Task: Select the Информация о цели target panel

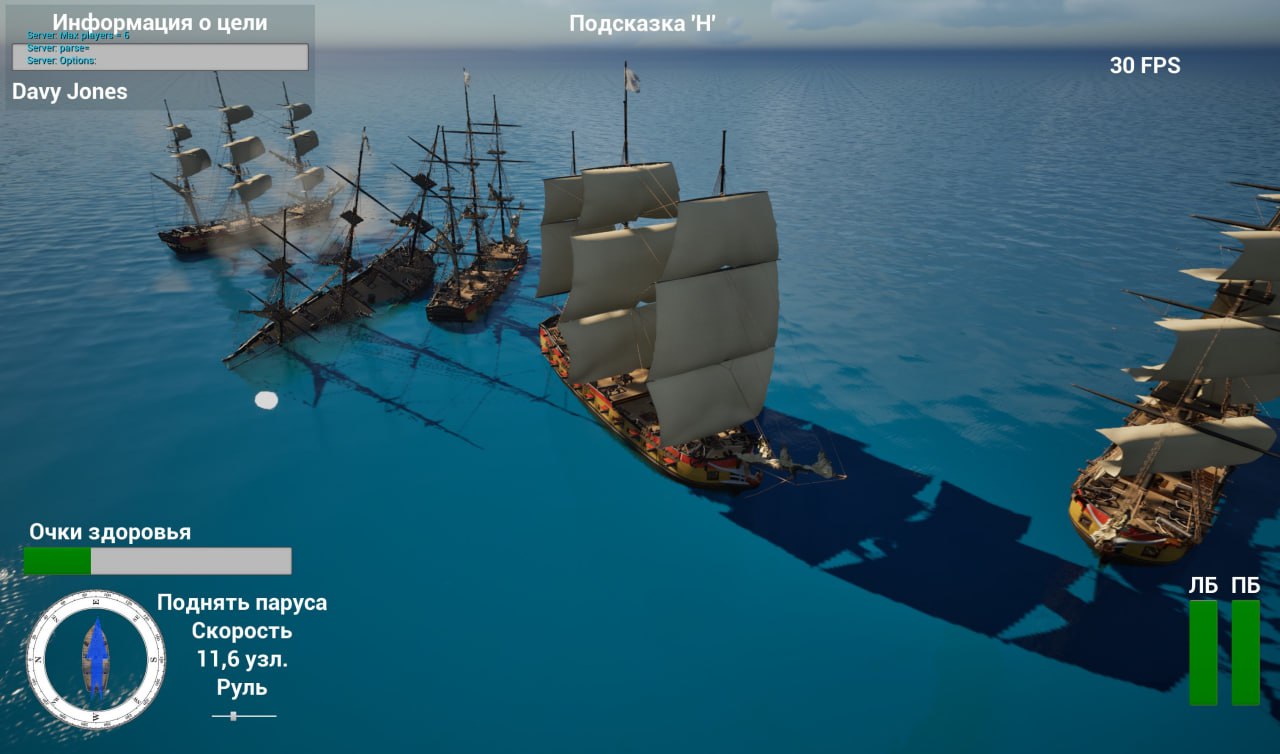Action: click(160, 57)
